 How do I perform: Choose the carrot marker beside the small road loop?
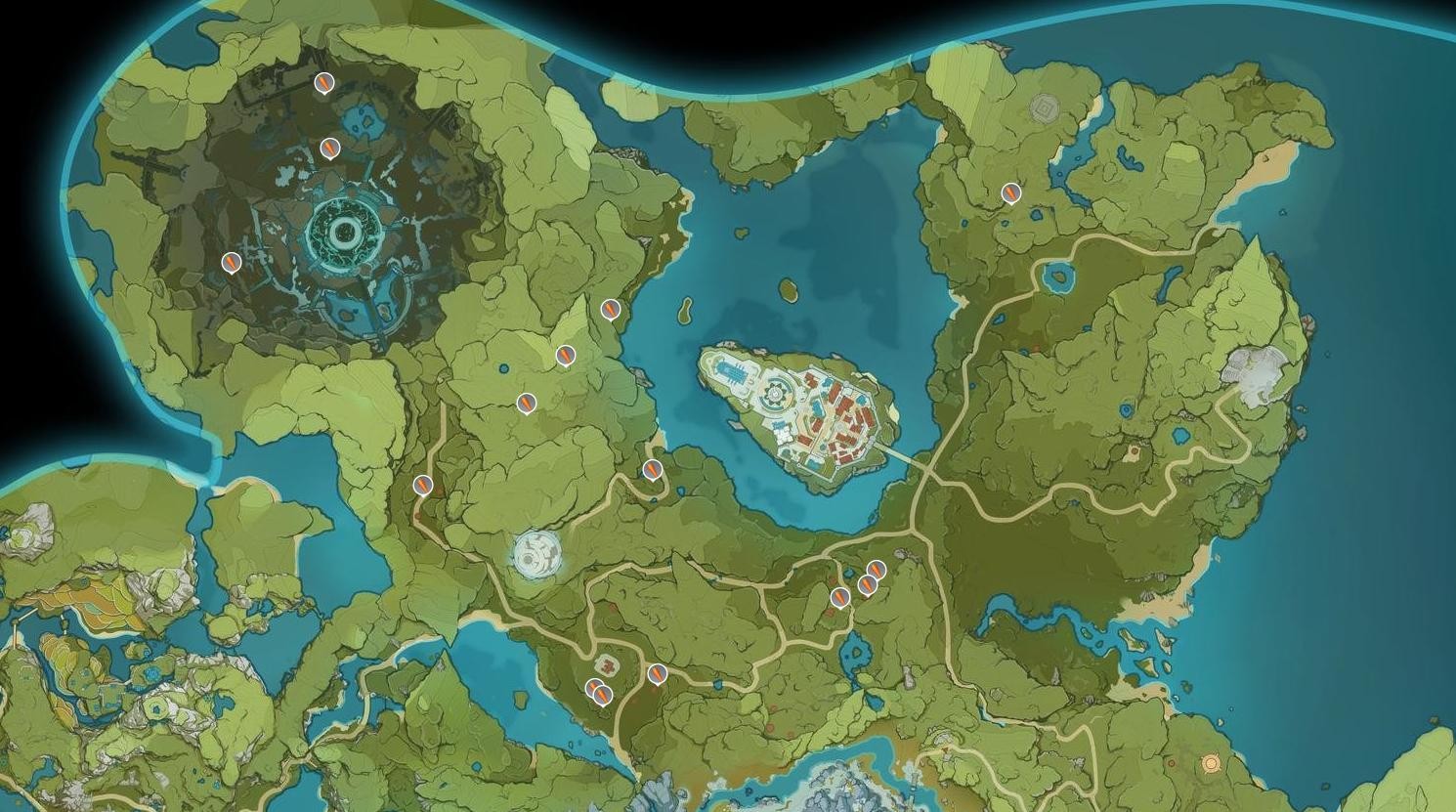click(x=653, y=470)
